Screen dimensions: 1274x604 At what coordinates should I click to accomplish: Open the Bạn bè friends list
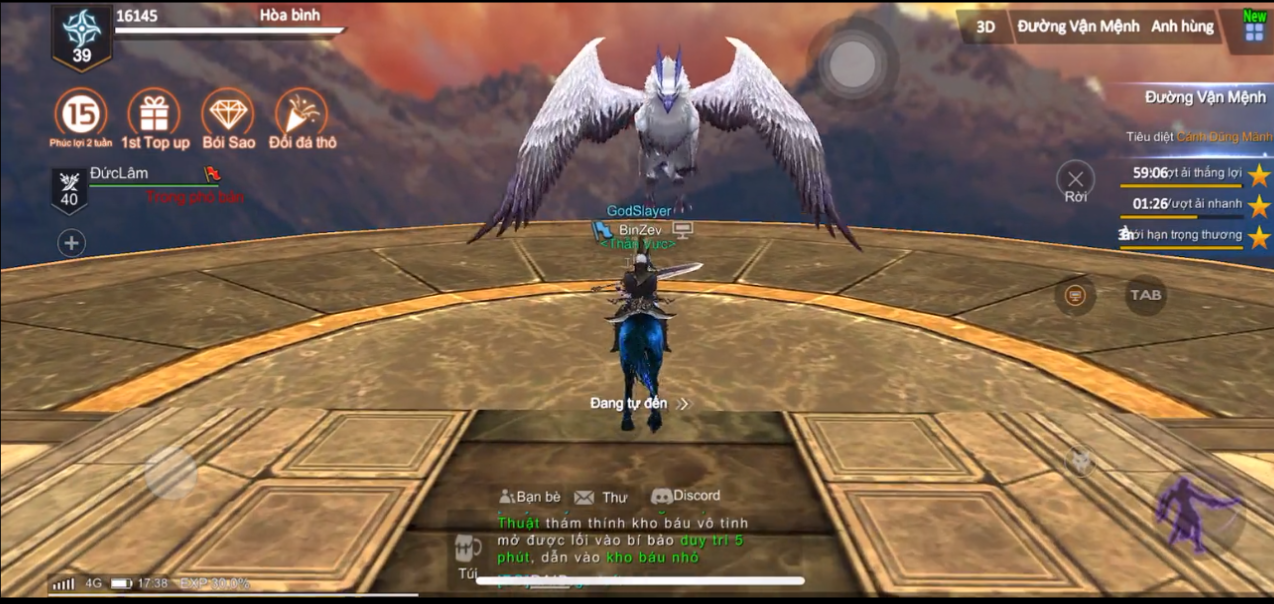coord(530,496)
